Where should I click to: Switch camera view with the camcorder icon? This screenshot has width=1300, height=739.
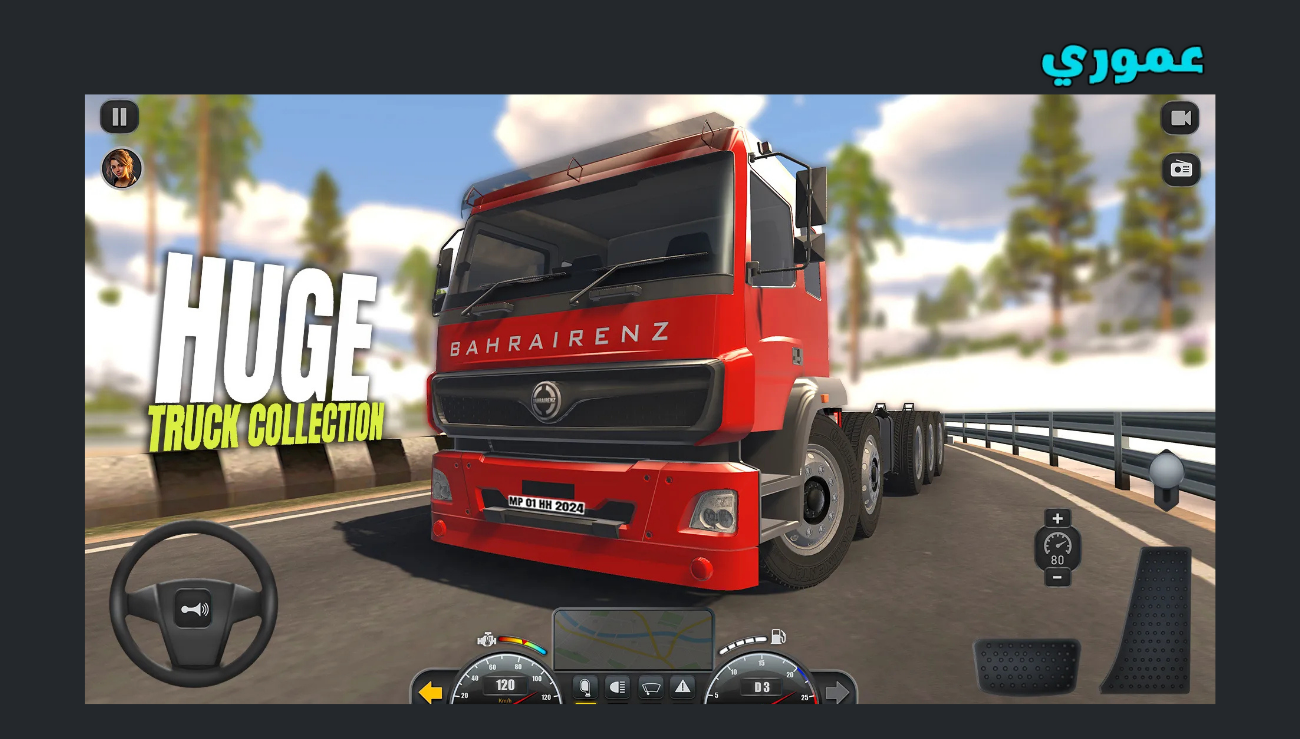pyautogui.click(x=1179, y=118)
